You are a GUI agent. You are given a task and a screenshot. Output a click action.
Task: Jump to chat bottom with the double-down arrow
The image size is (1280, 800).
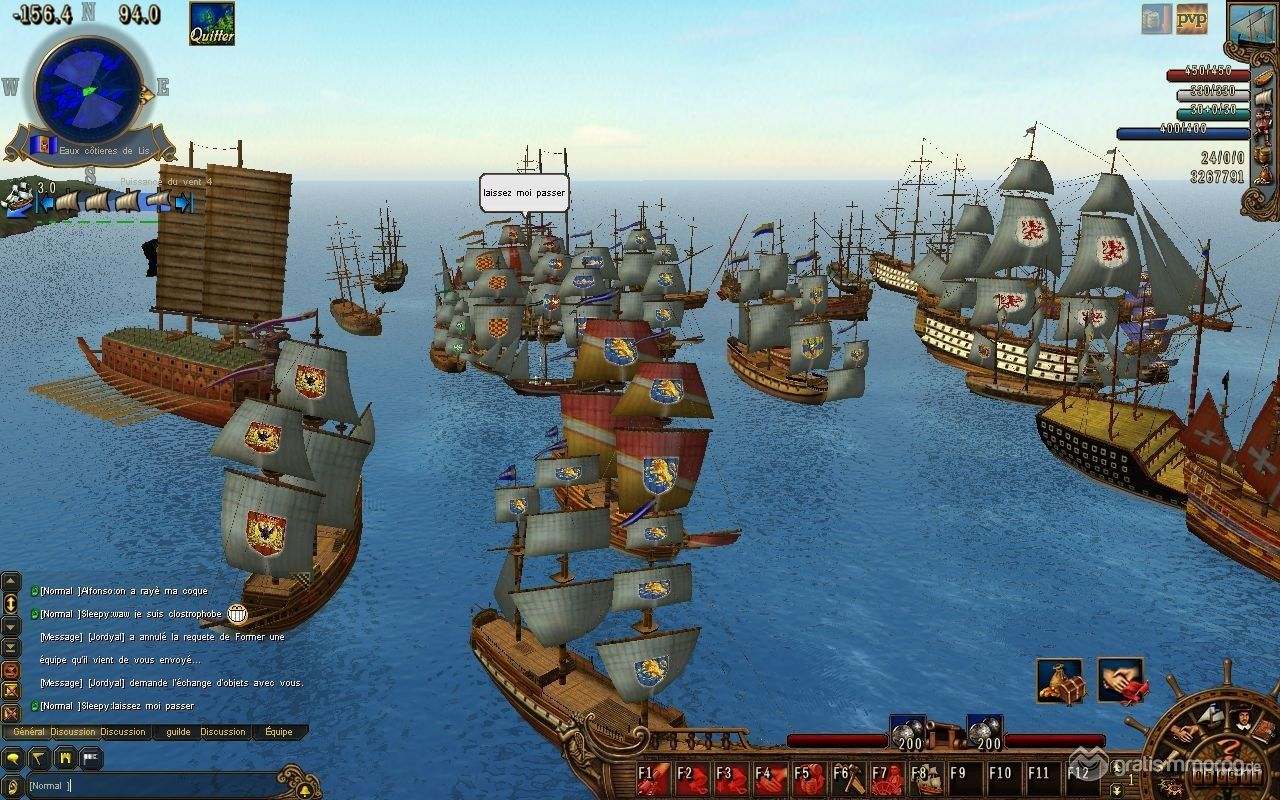coord(11,647)
